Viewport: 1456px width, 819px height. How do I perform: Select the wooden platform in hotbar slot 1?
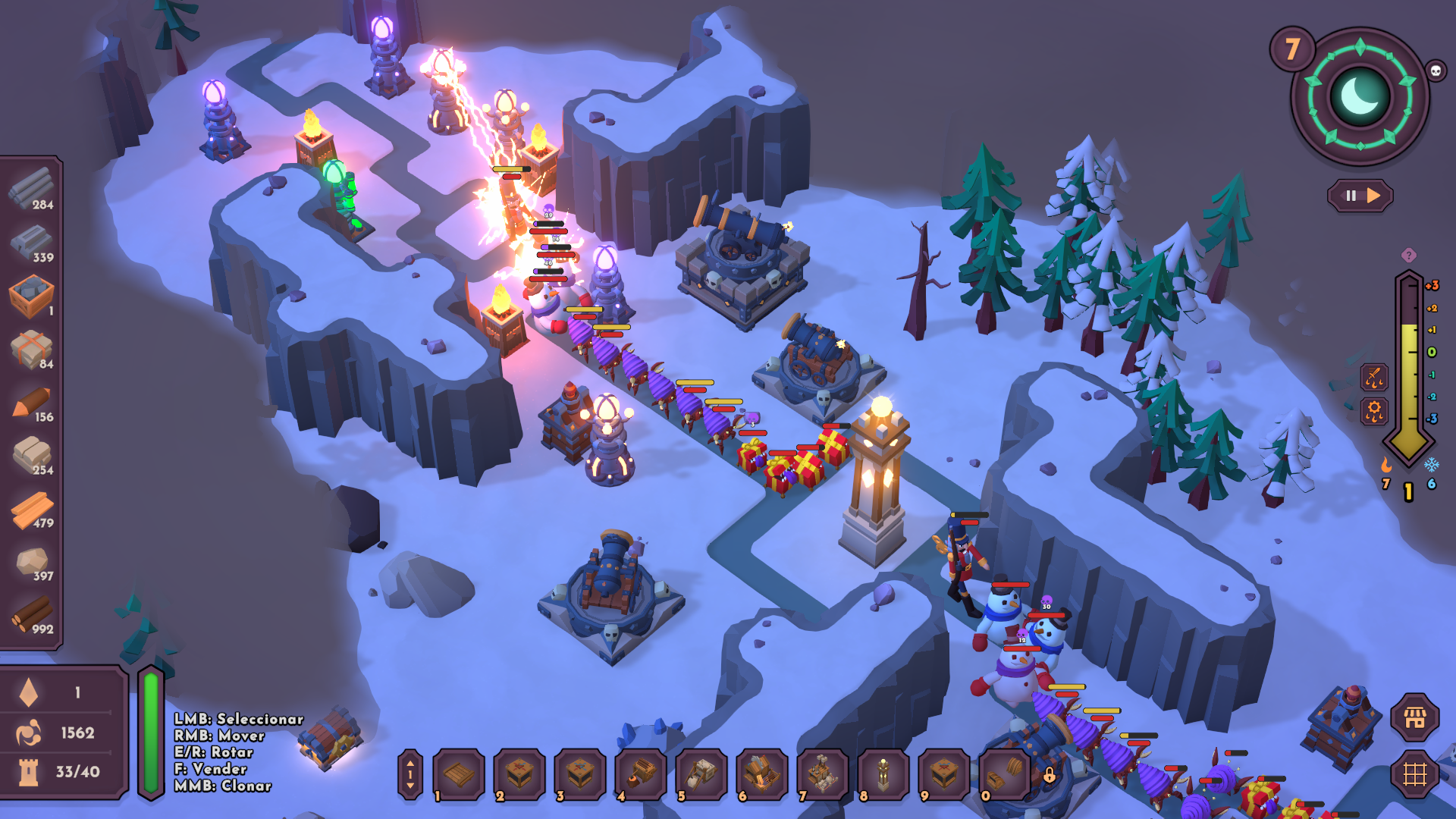tap(459, 774)
